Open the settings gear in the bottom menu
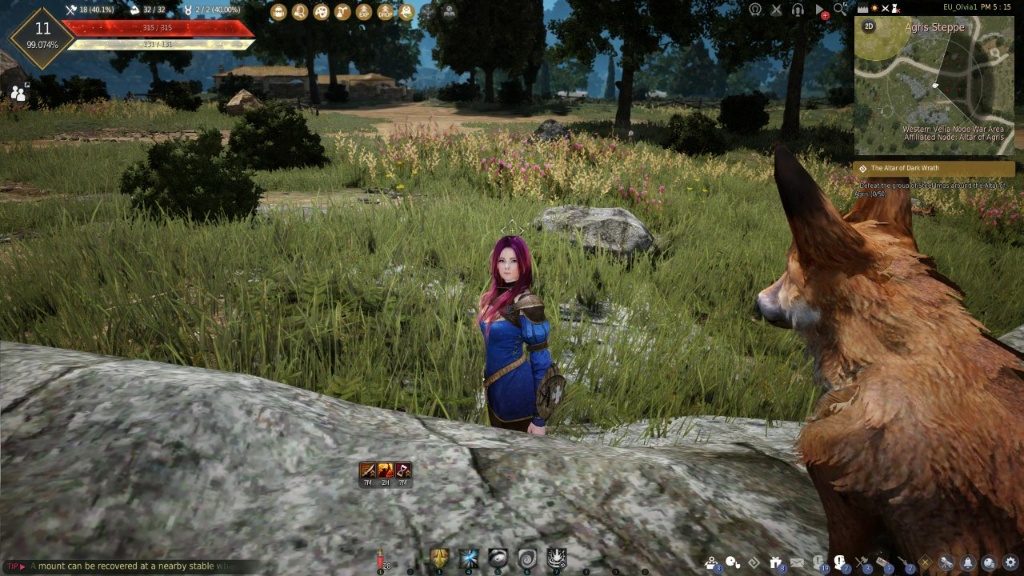 tap(1010, 563)
